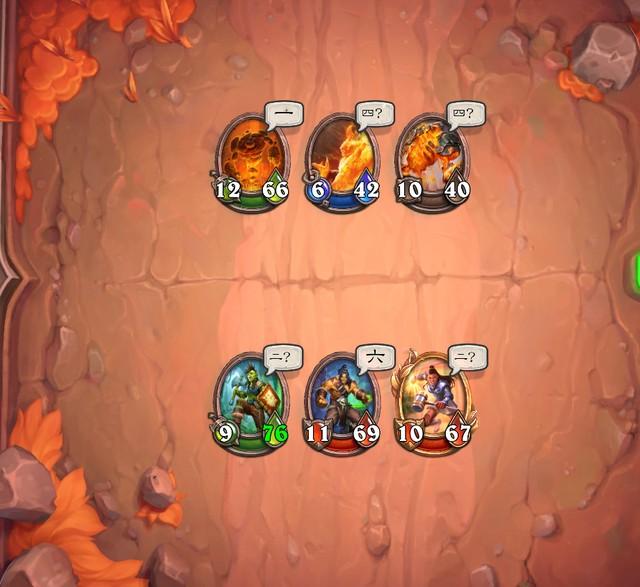Select the enemy lava elemental with 12 attack

click(x=250, y=159)
